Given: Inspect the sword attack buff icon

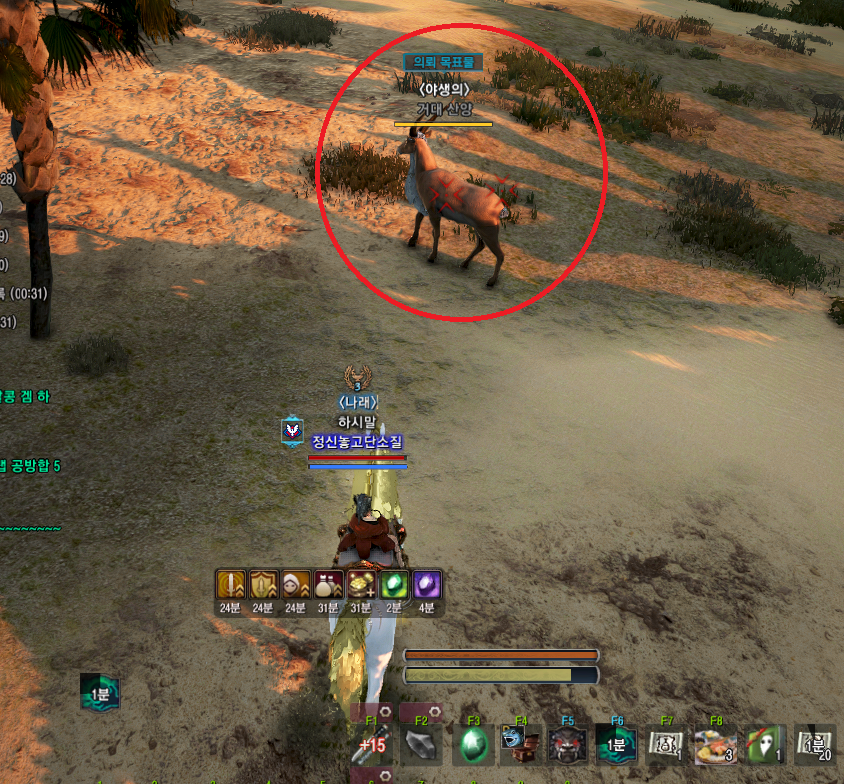Looking at the screenshot, I should (231, 585).
